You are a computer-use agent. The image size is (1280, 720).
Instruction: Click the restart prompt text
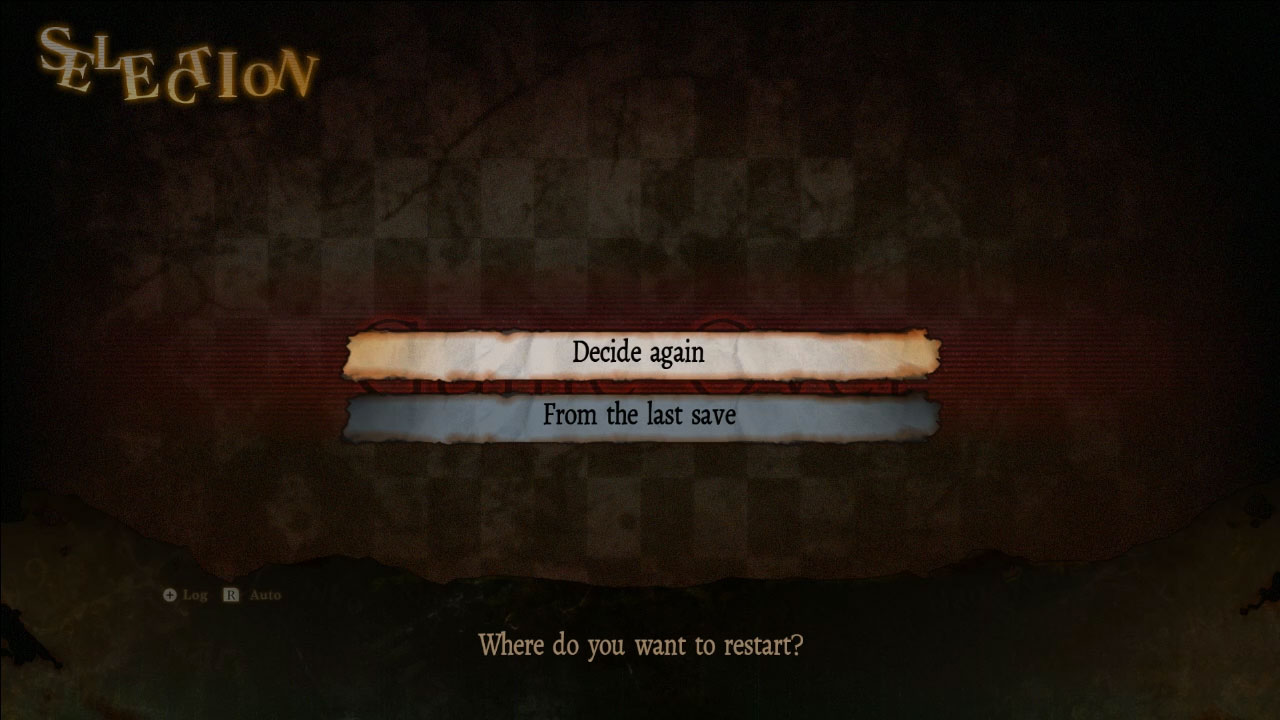(640, 646)
